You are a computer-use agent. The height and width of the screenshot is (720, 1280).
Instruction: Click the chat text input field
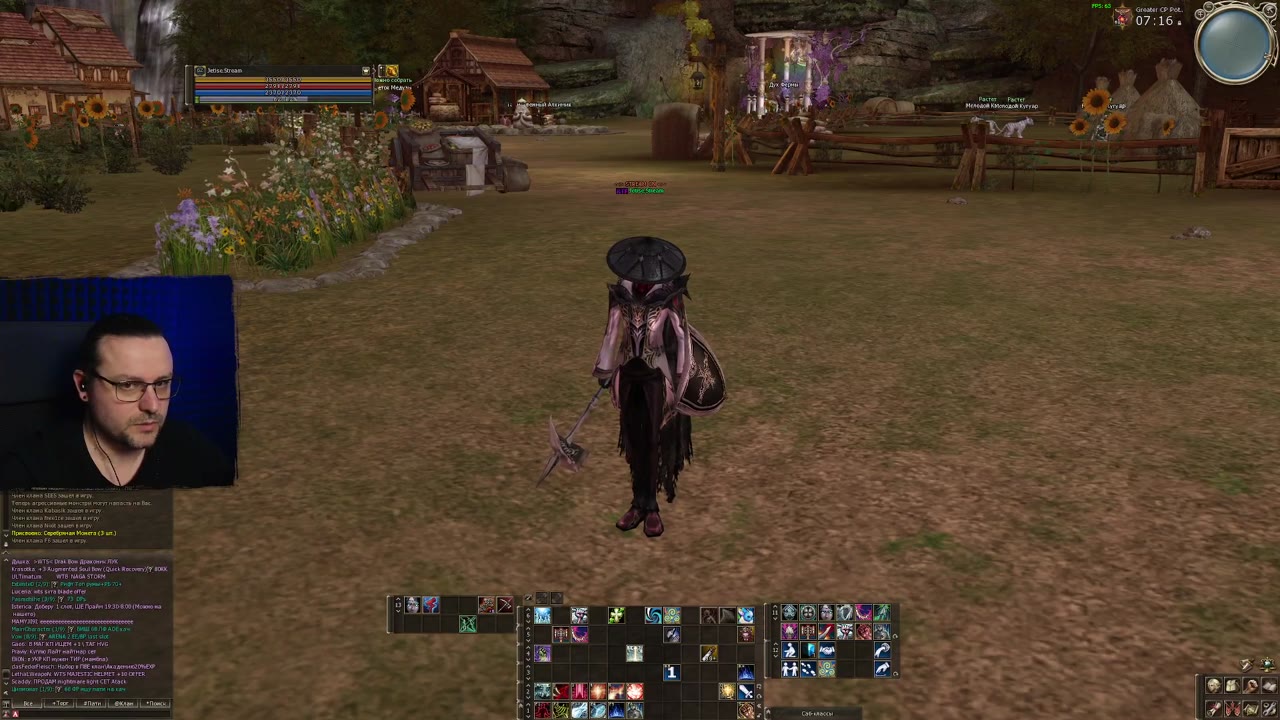[x=90, y=713]
